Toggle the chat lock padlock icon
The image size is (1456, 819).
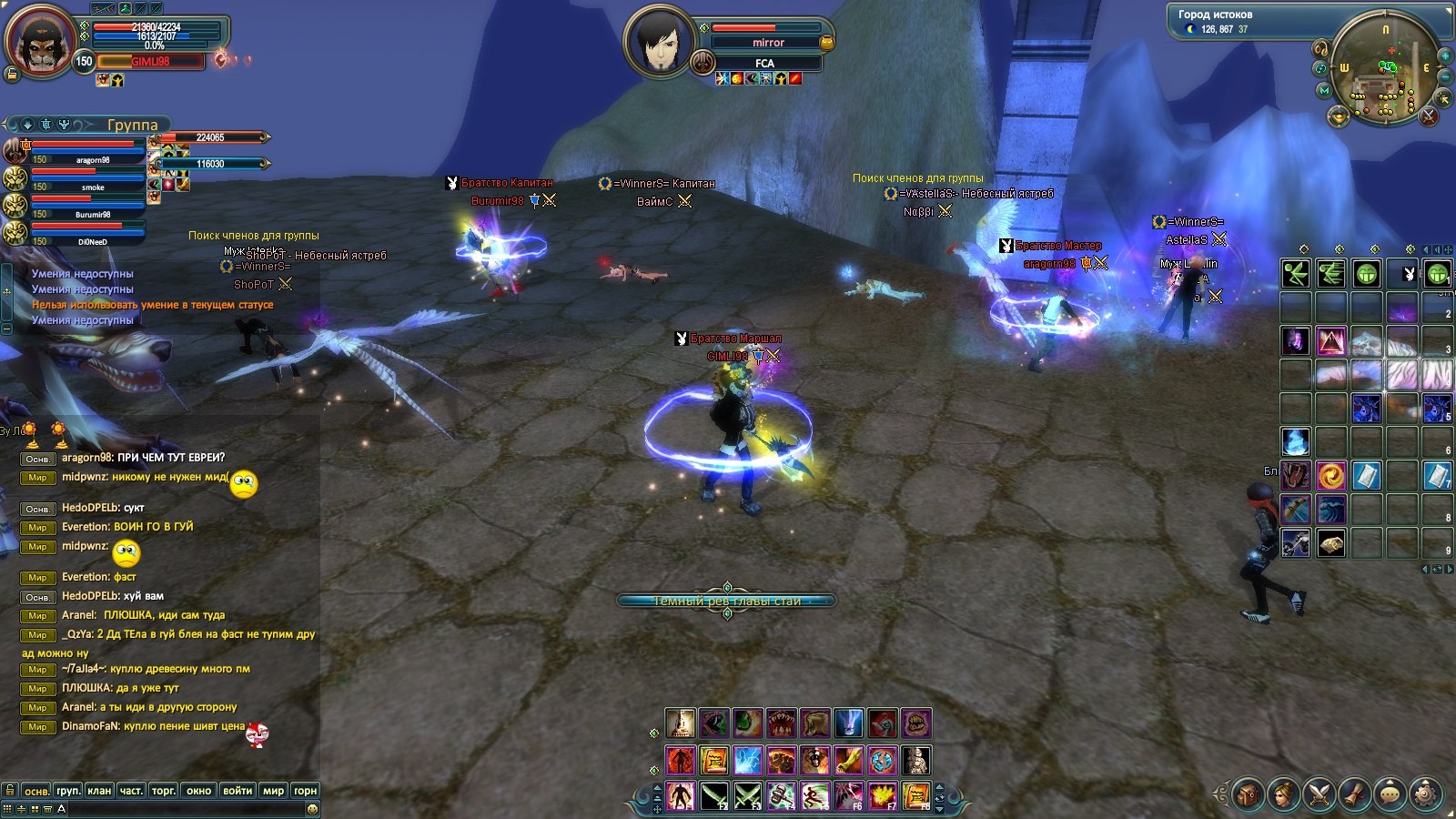10,790
